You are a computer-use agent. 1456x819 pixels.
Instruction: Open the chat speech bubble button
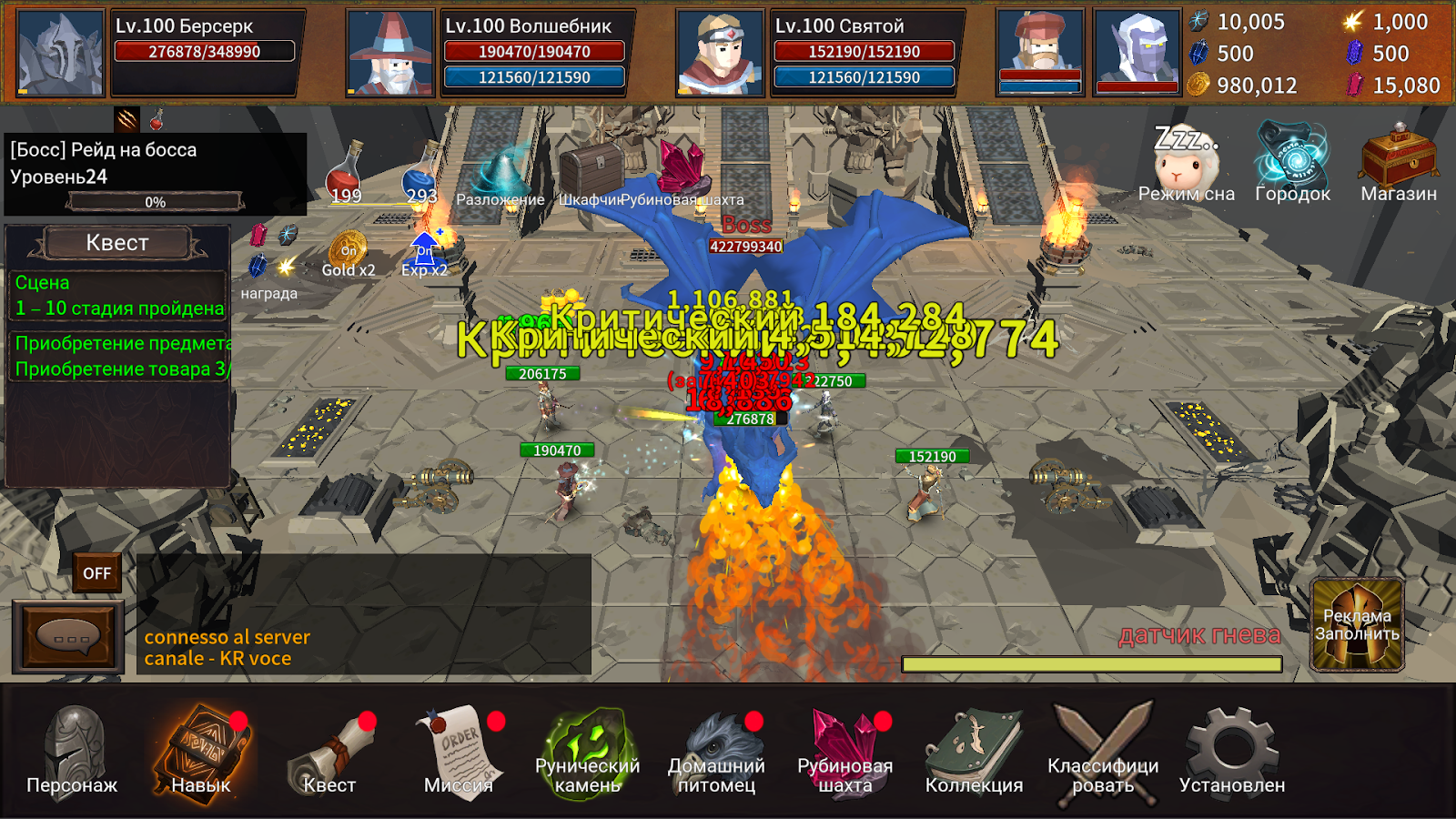coord(68,636)
